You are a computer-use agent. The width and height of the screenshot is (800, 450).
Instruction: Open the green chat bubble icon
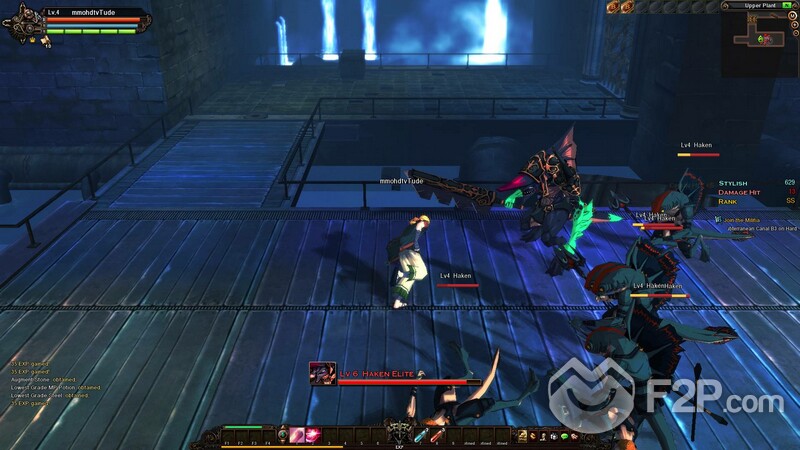563,435
